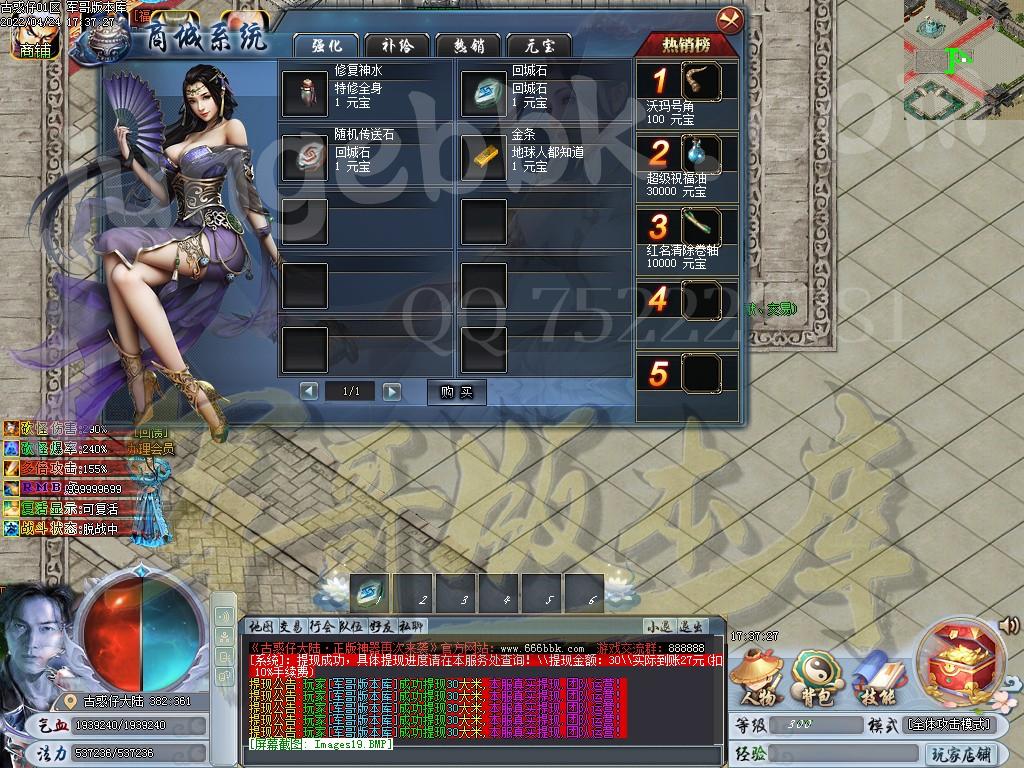1024x768 pixels.
Task: Go to the previous shop page
Action: pyautogui.click(x=310, y=391)
